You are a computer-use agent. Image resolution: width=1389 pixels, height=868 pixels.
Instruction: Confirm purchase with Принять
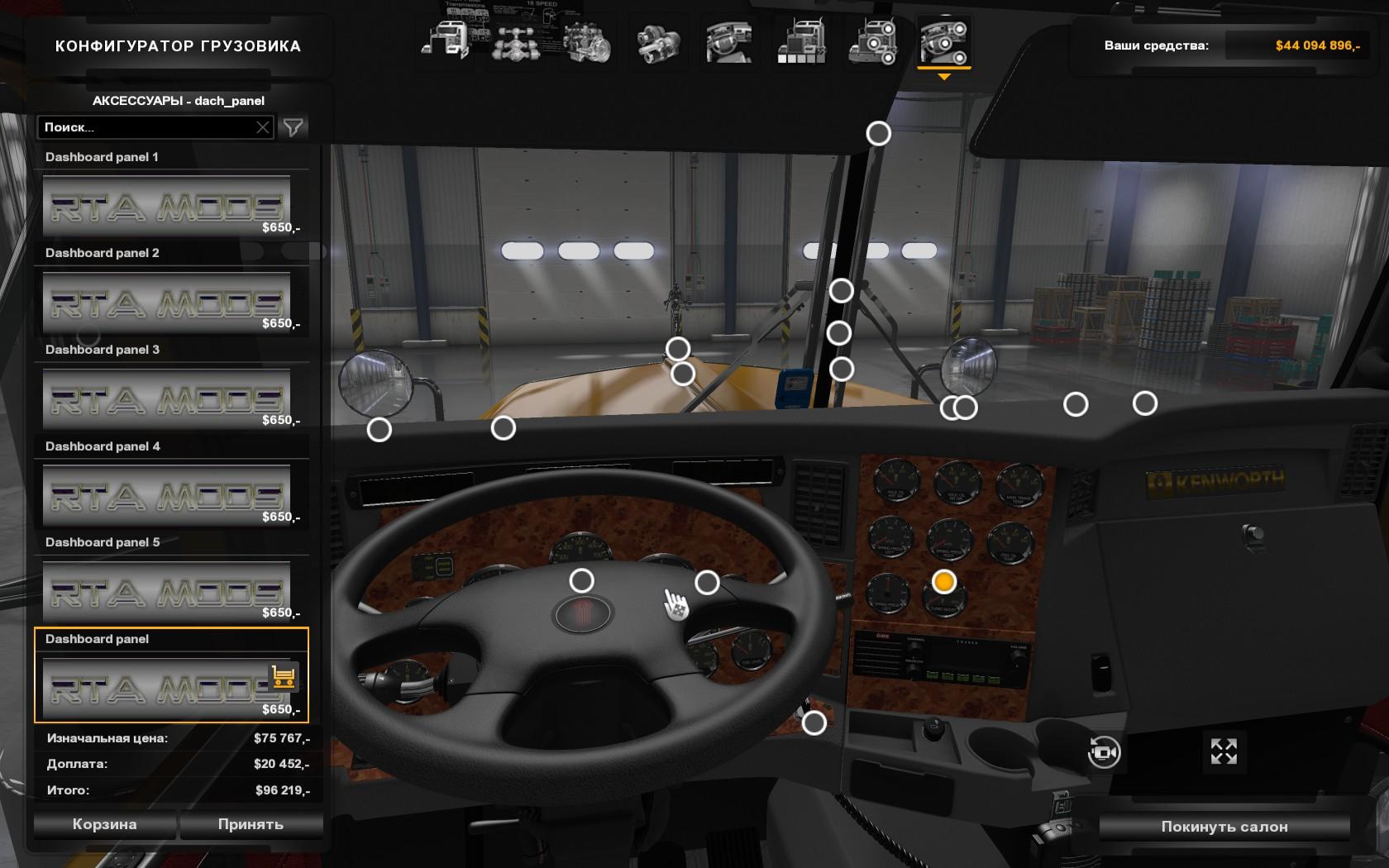(251, 824)
